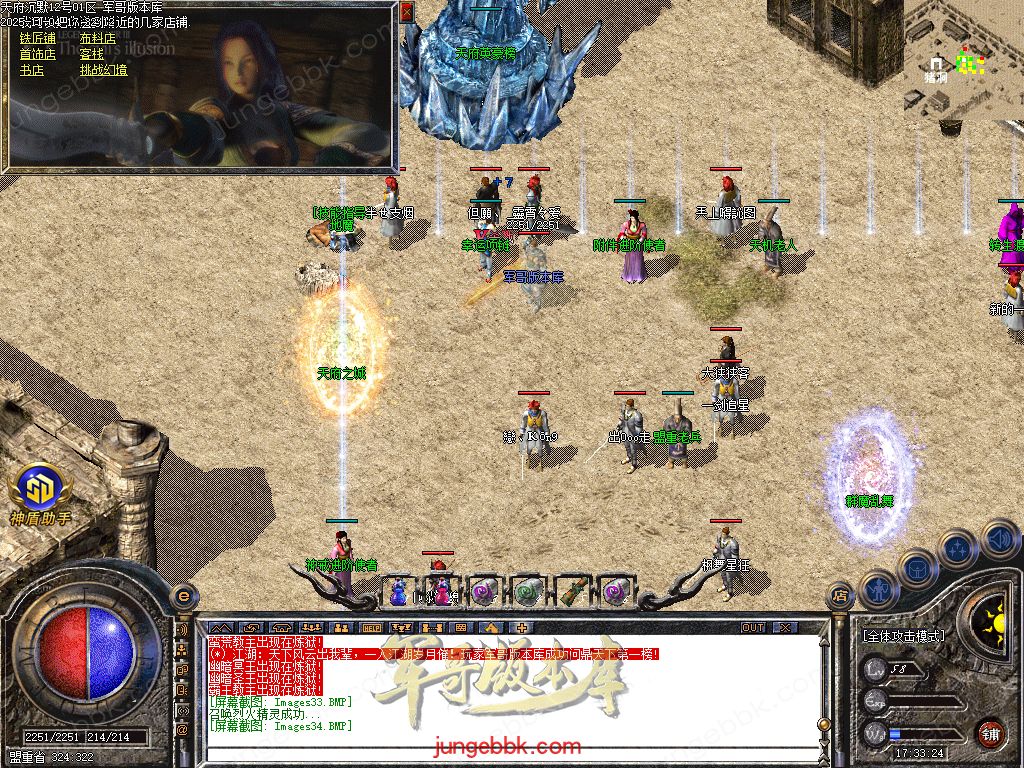Show the skills and magic panel
This screenshot has height=768, width=1024.
click(957, 549)
